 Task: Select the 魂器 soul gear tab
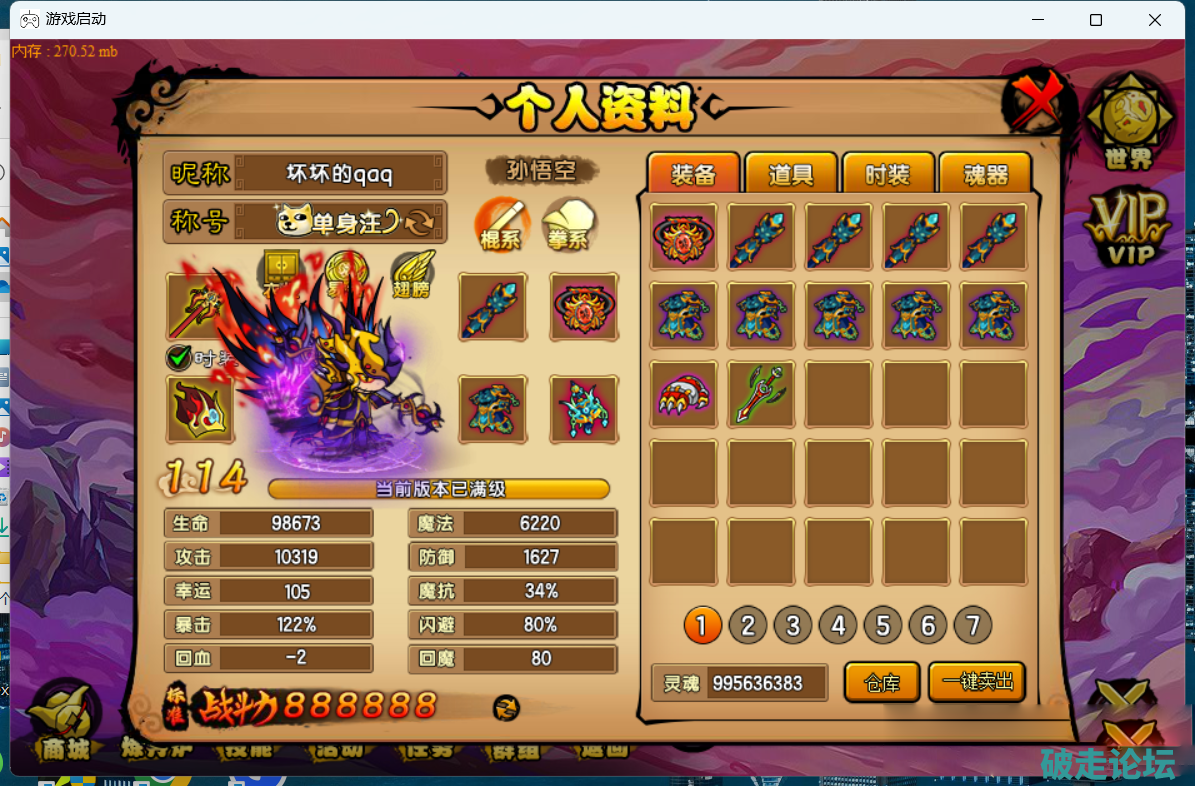[x=985, y=174]
